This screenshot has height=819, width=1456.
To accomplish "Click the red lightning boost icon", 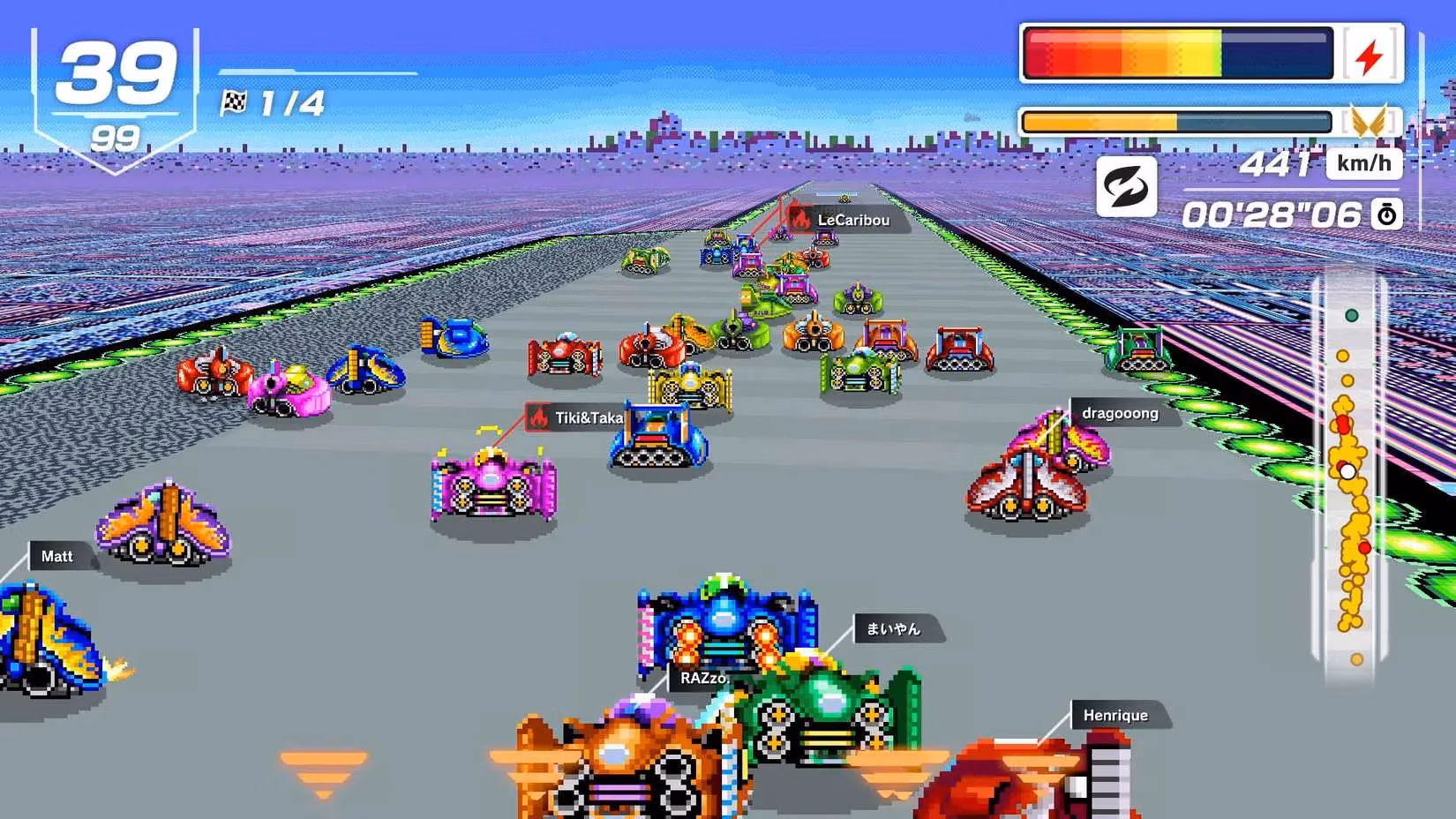I will click(x=1370, y=56).
